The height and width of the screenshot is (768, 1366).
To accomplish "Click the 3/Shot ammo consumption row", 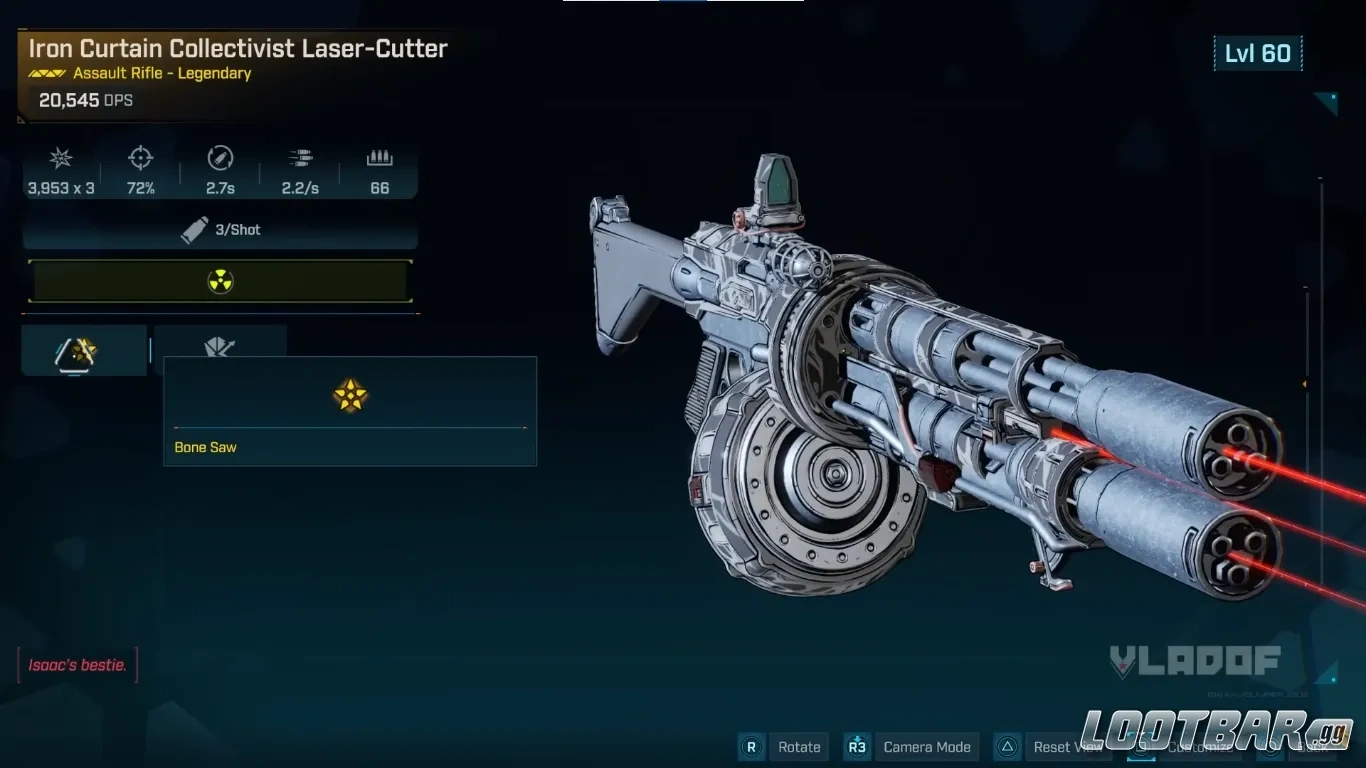I will tap(220, 230).
